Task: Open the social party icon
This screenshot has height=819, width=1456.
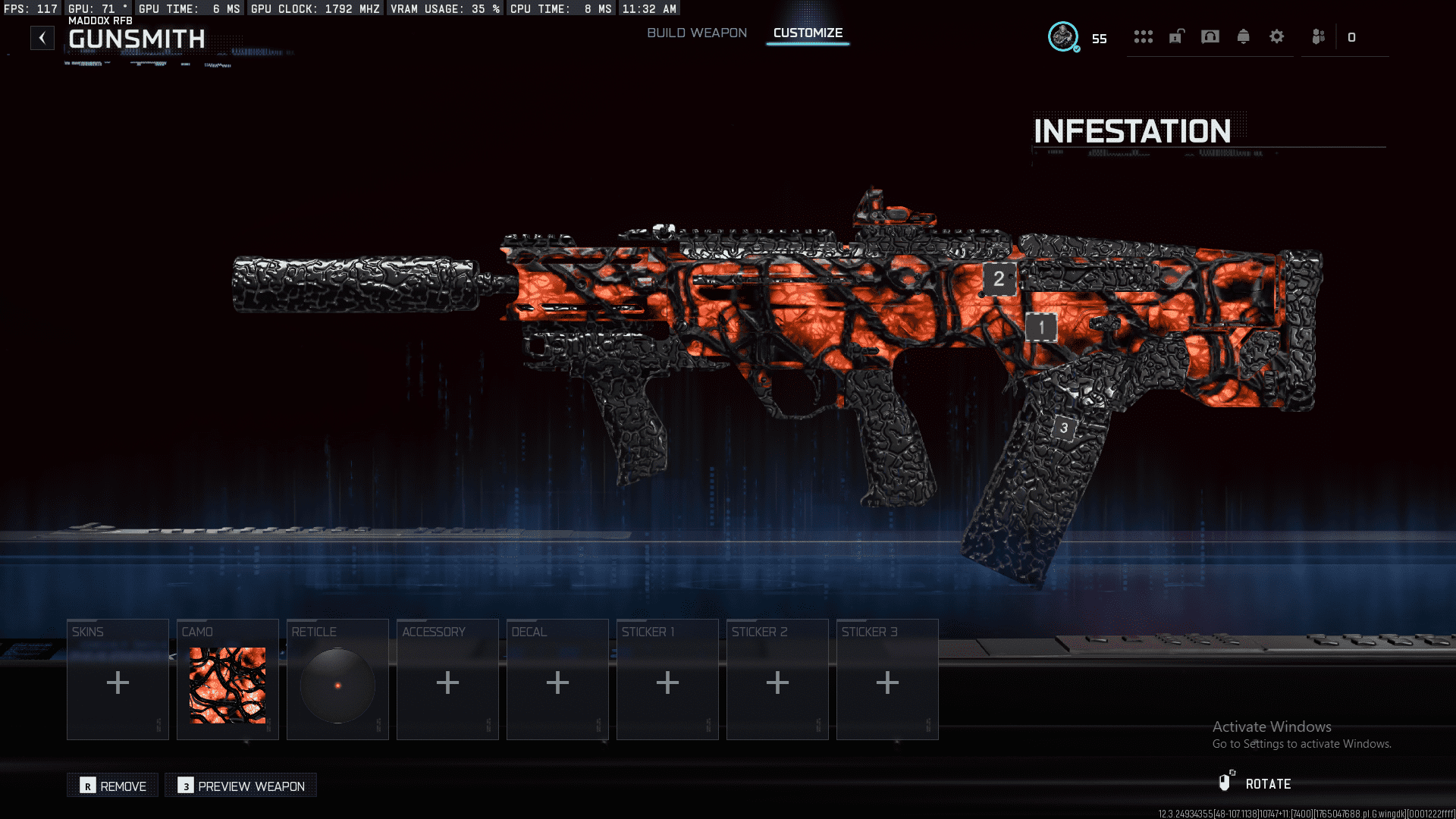Action: (x=1319, y=36)
